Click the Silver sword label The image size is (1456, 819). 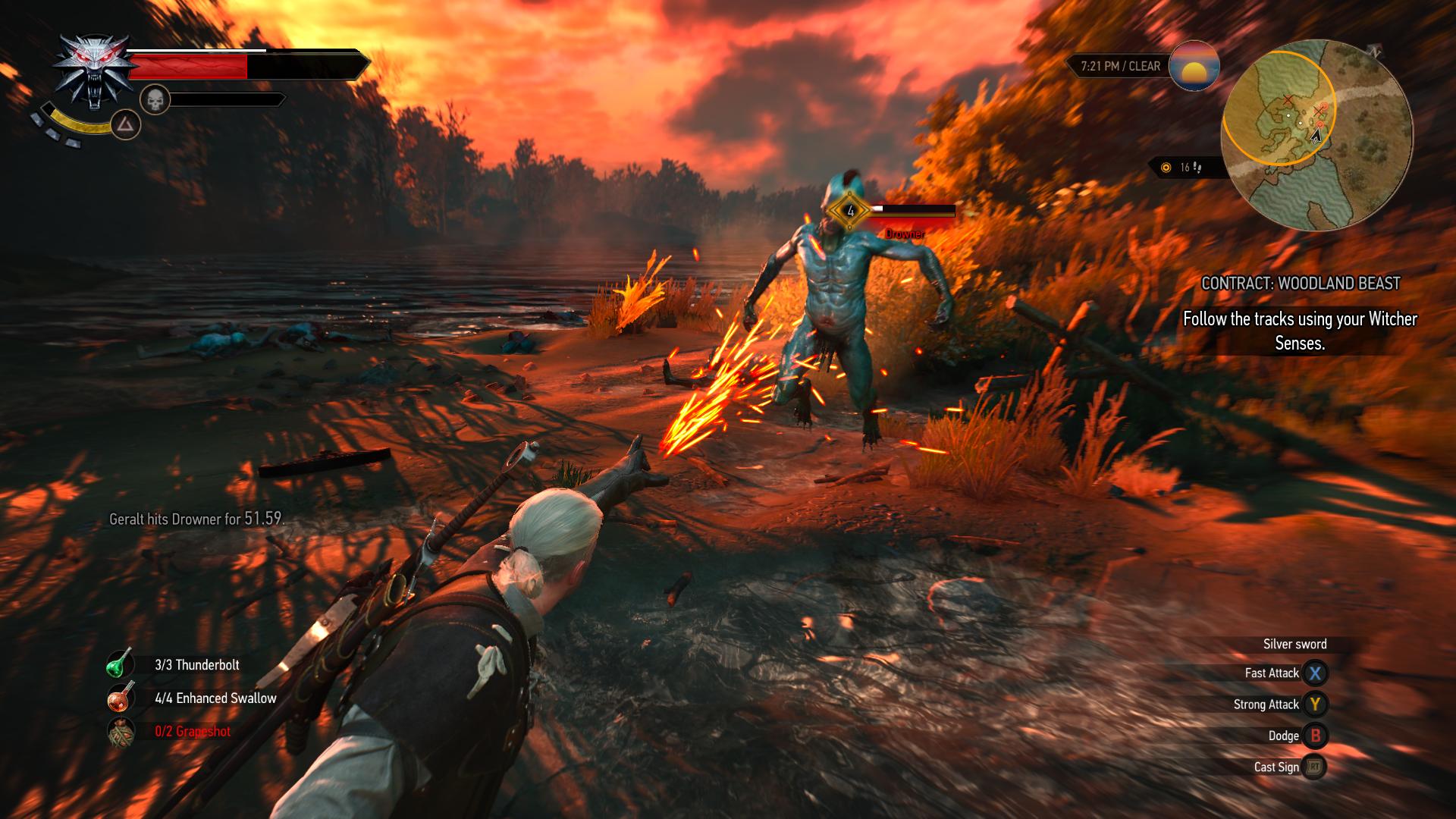click(1294, 644)
